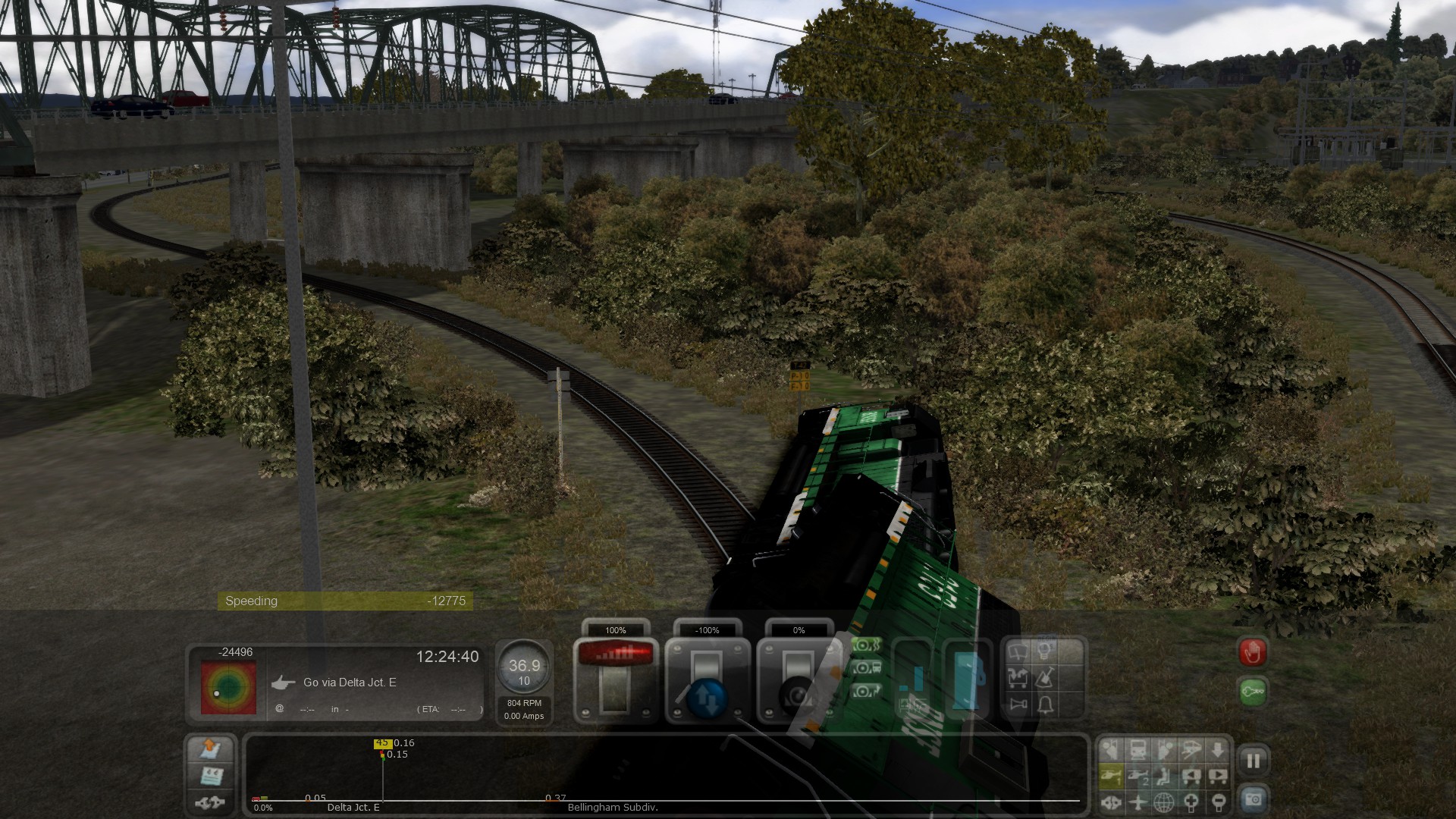Activate the sander shovel icon
The image size is (1456, 819).
(1046, 677)
